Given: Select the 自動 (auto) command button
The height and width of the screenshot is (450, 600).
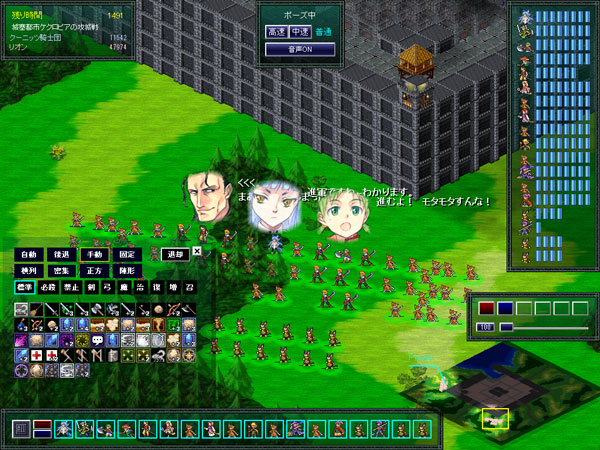Looking at the screenshot, I should 30,254.
